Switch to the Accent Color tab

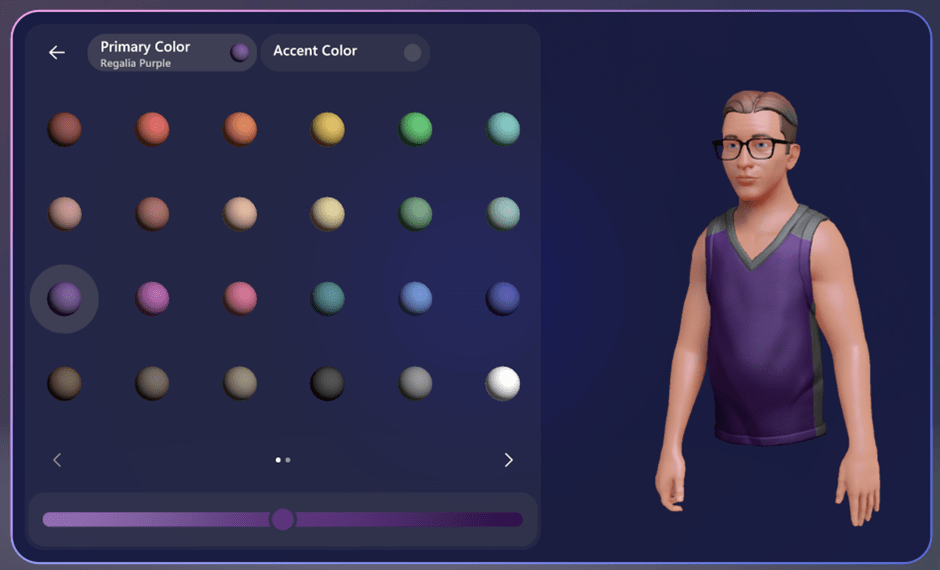345,52
